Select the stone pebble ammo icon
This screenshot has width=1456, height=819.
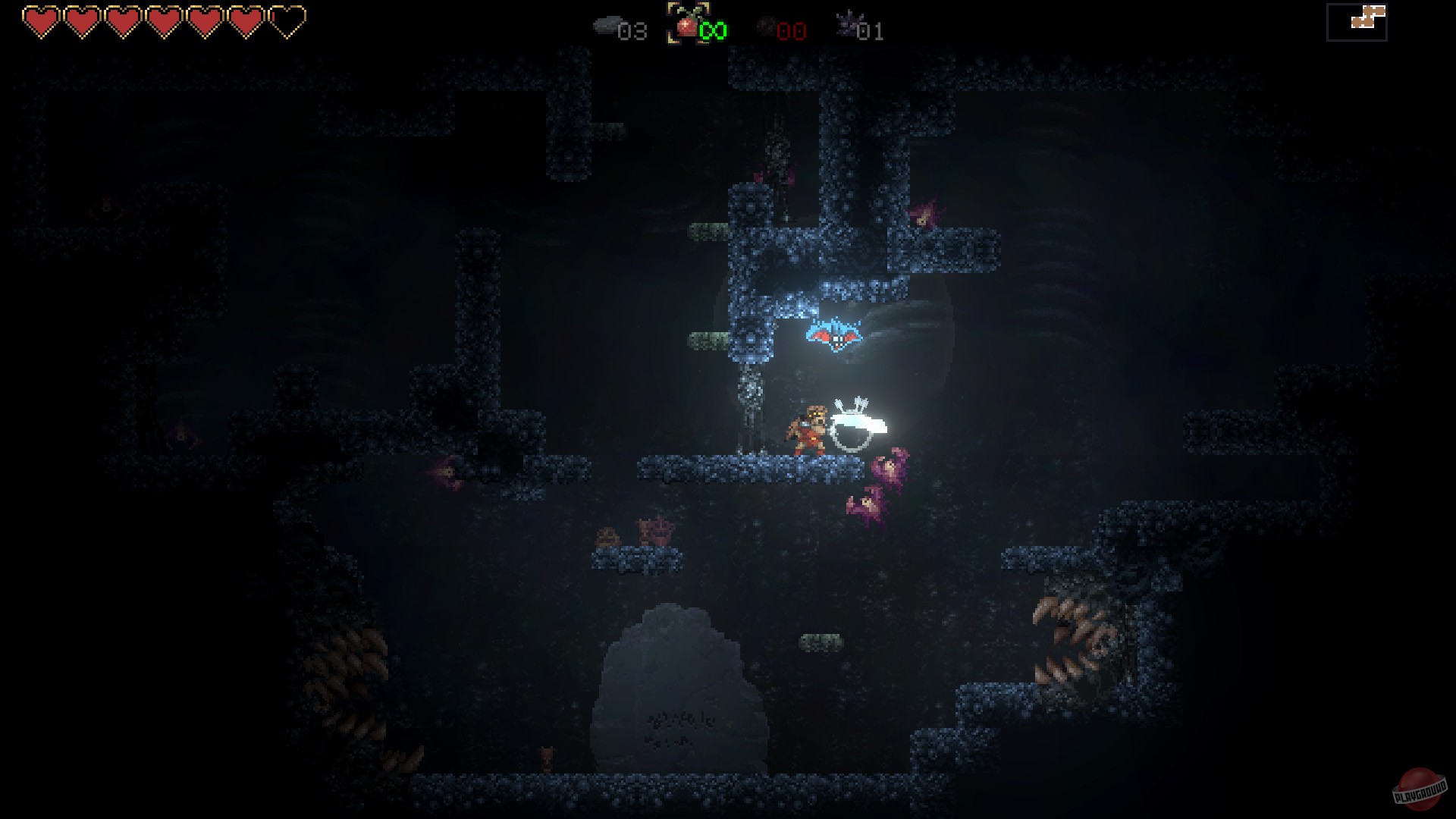(x=607, y=24)
